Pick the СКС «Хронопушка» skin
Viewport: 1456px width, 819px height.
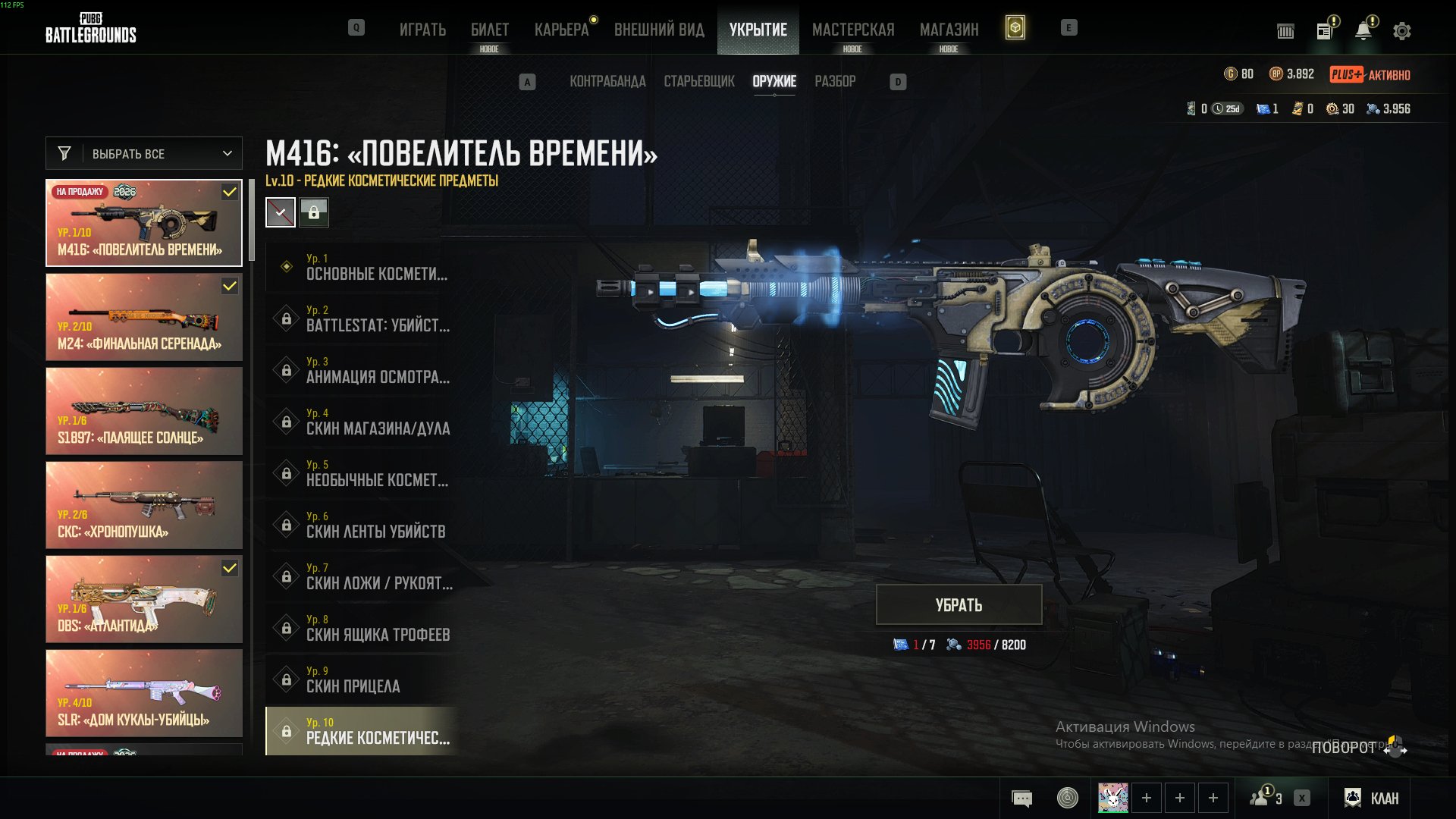[144, 505]
